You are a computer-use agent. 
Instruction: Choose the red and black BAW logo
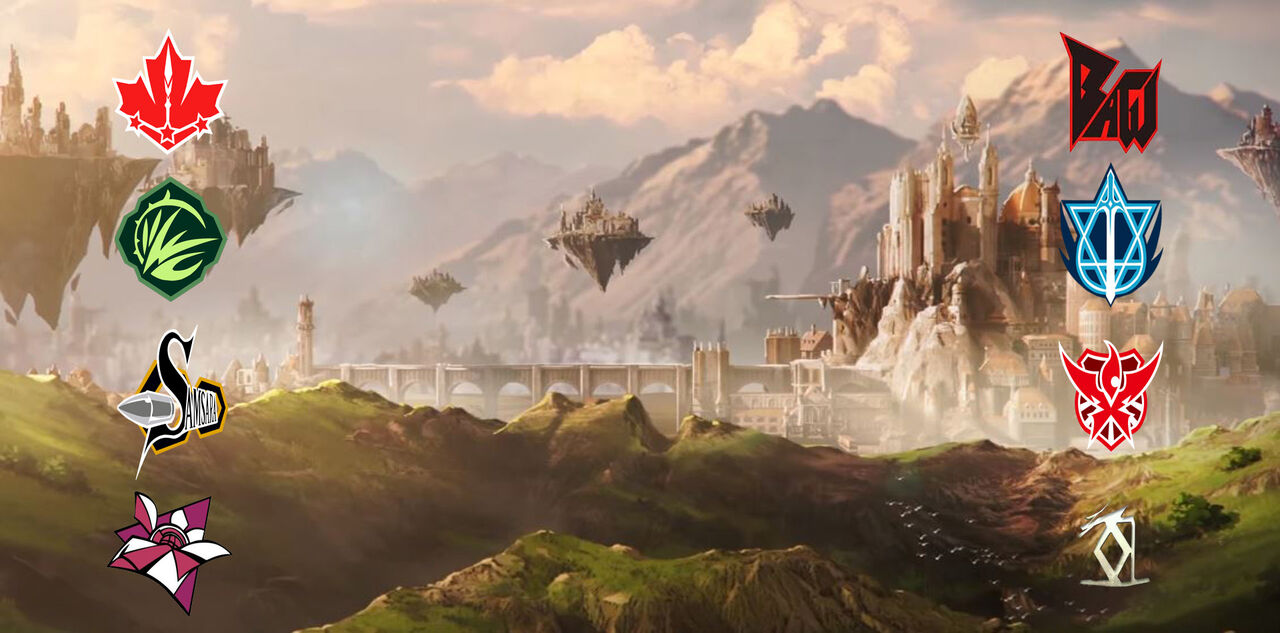(x=1110, y=92)
